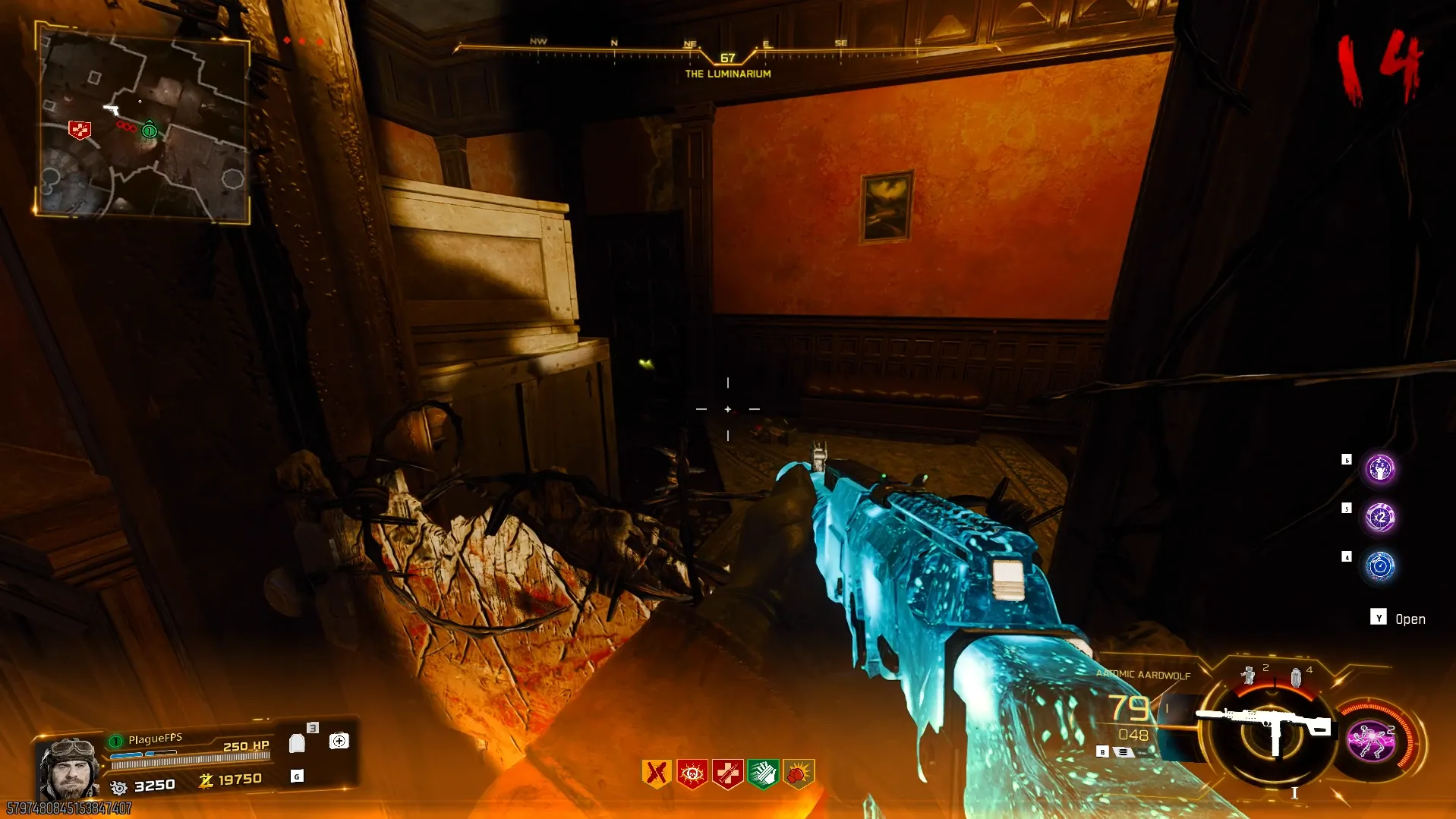Select the skull-eye Death Perception perk badge
Image resolution: width=1456 pixels, height=819 pixels.
[x=692, y=773]
